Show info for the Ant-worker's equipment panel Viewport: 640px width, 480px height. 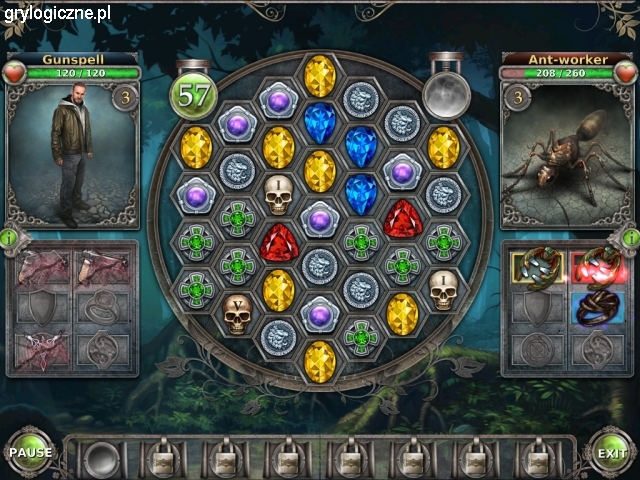pyautogui.click(x=630, y=238)
